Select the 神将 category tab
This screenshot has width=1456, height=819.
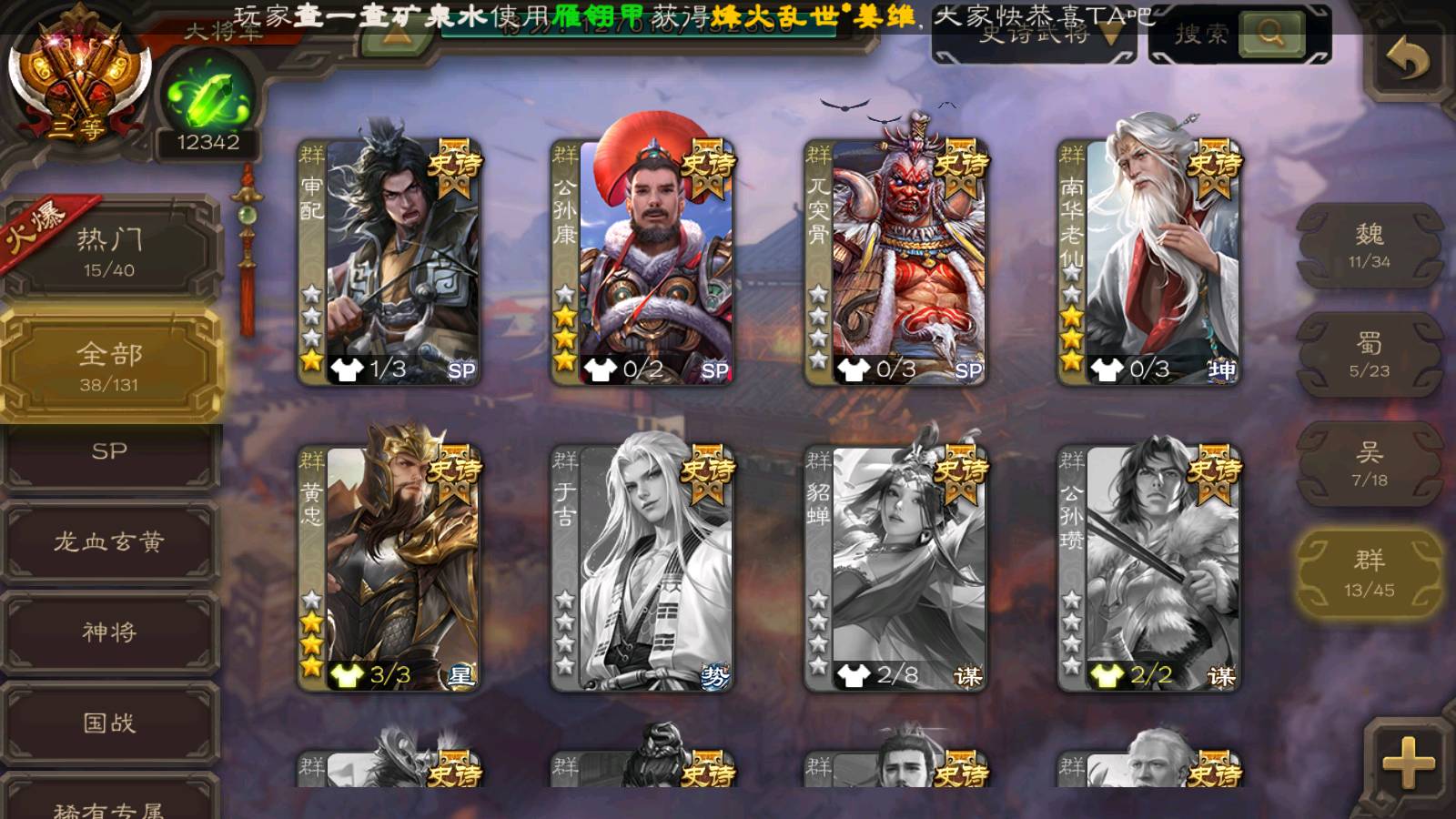tap(109, 632)
